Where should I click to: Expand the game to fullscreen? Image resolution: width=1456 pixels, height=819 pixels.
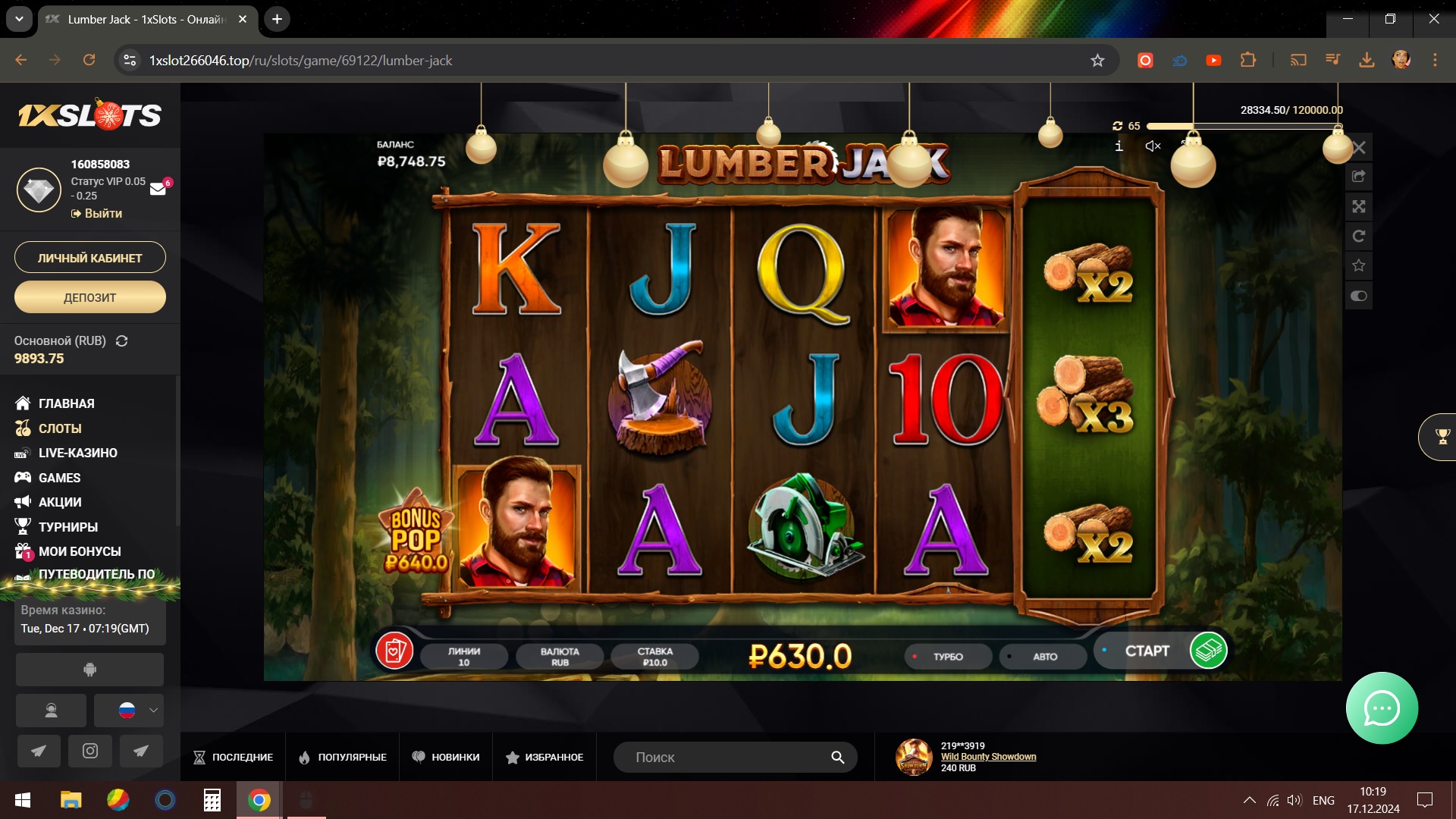coord(1359,206)
